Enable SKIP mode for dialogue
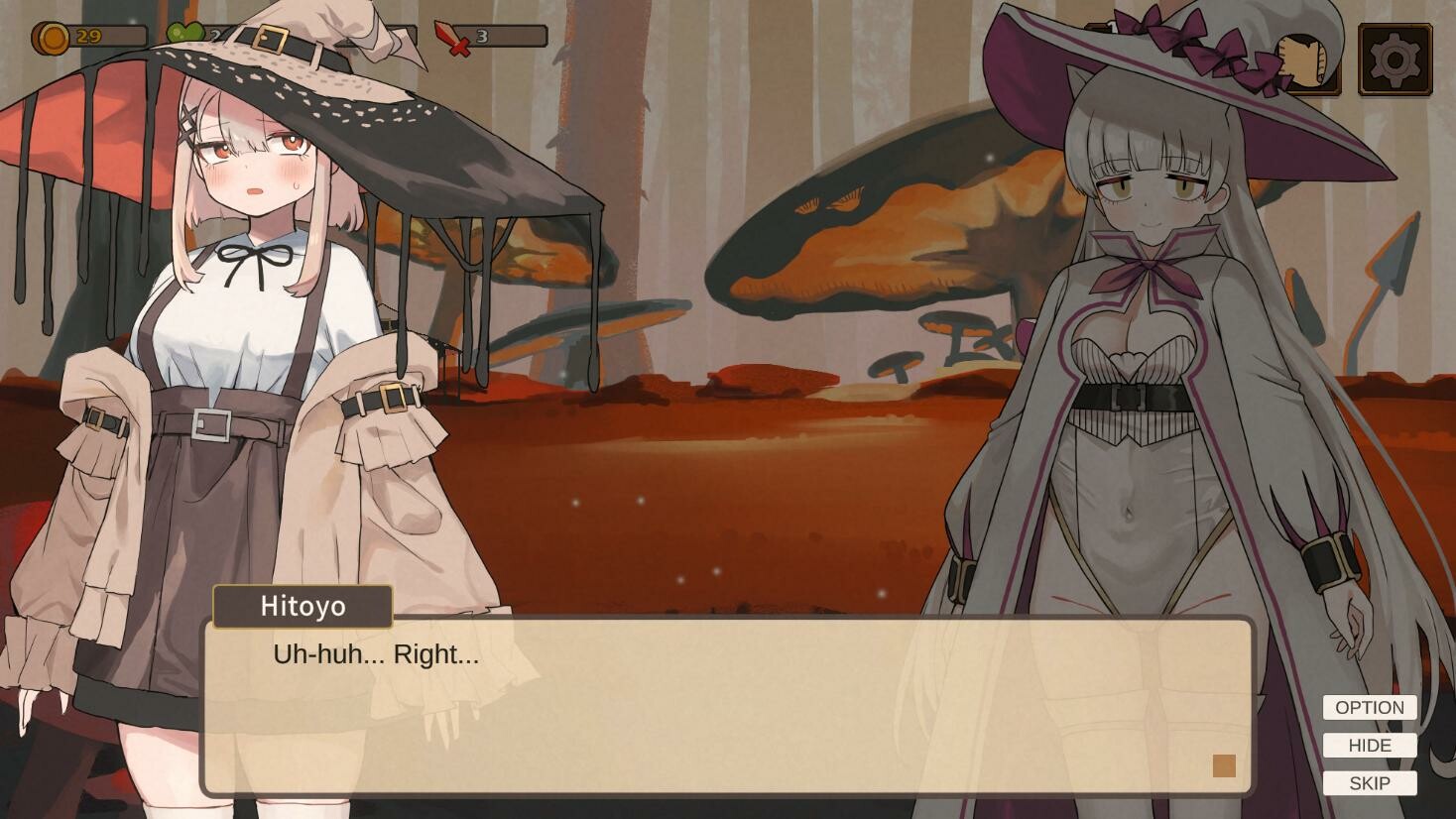The image size is (1456, 819). pyautogui.click(x=1369, y=782)
